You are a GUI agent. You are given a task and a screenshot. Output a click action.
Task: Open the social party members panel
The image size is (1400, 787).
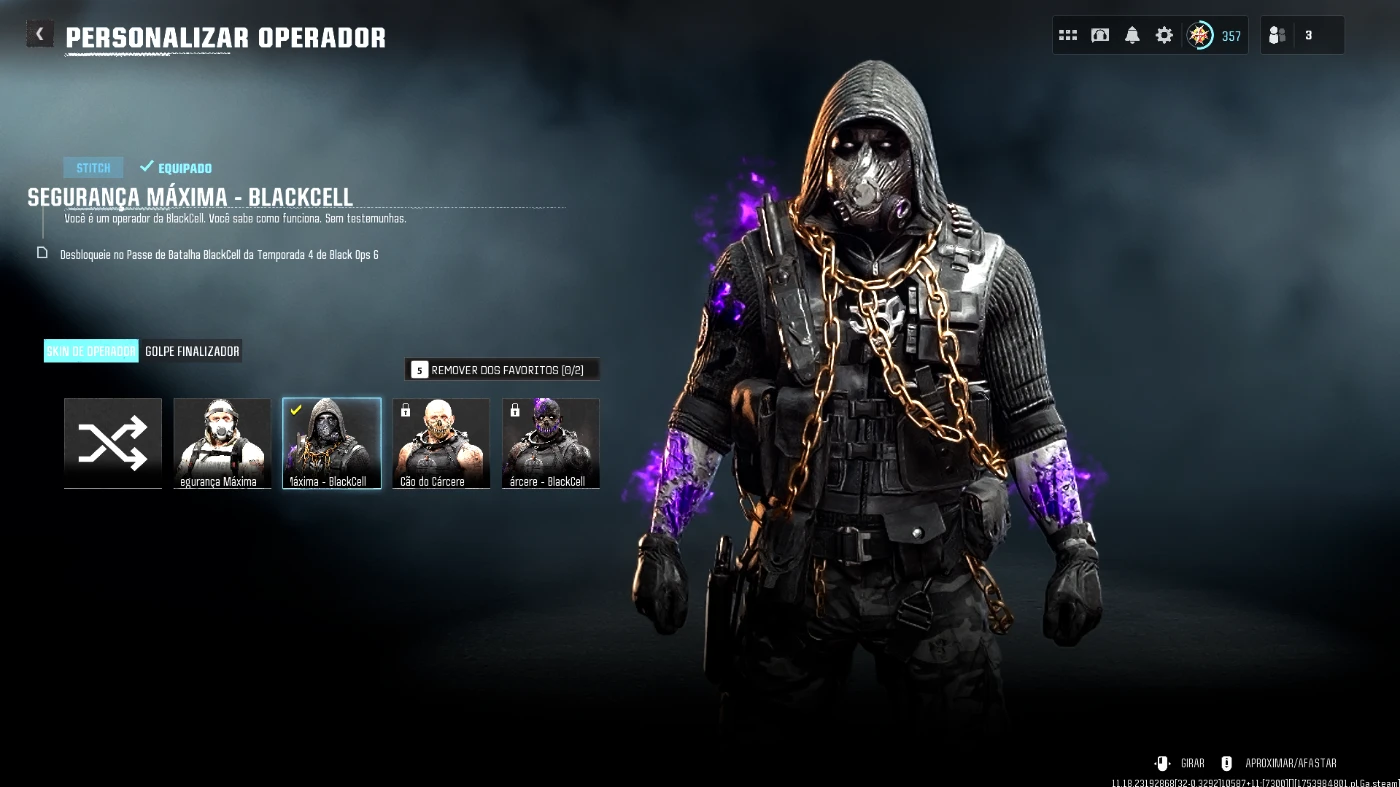[1301, 36]
